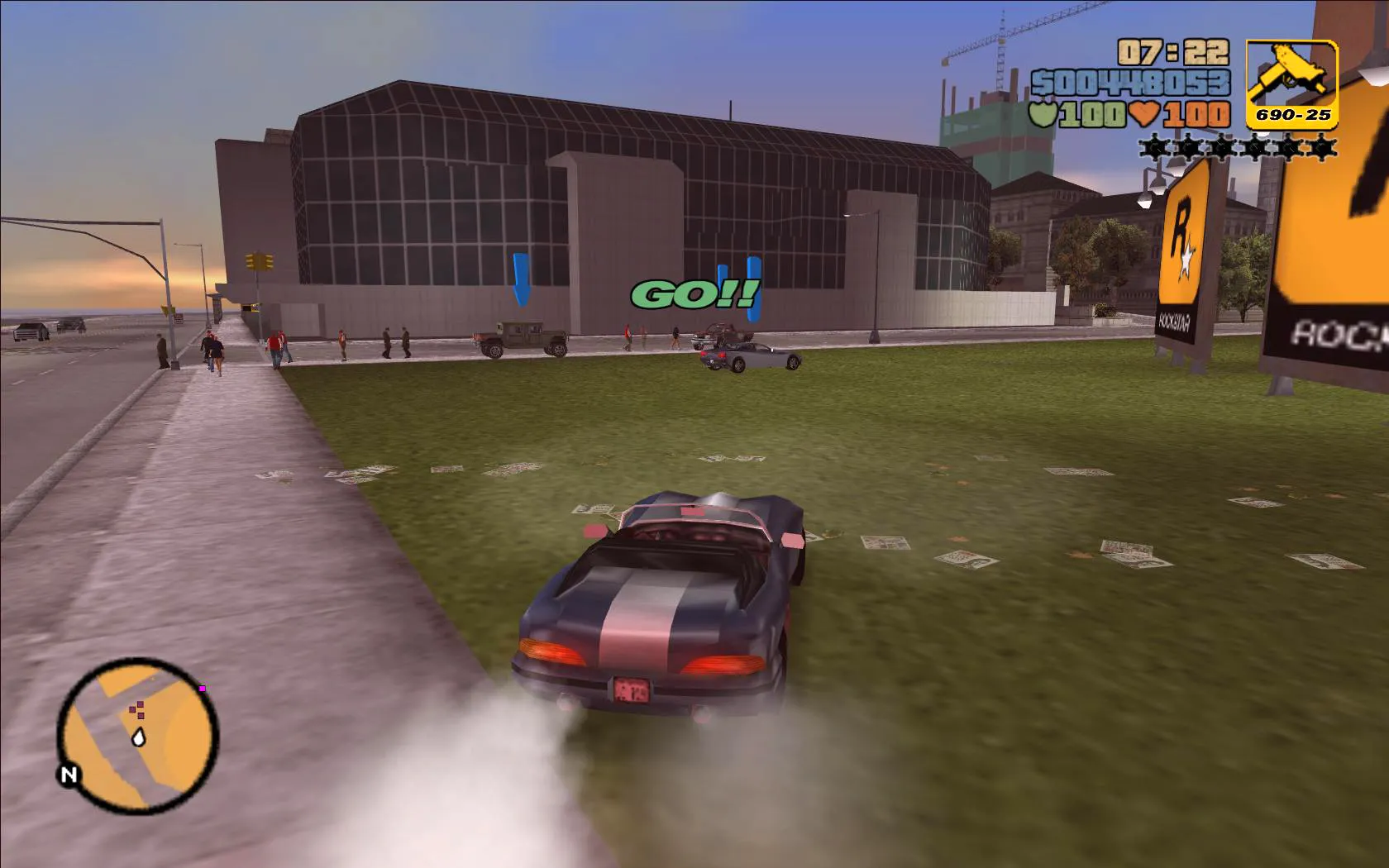Click the traffic light near the intersection

258,263
